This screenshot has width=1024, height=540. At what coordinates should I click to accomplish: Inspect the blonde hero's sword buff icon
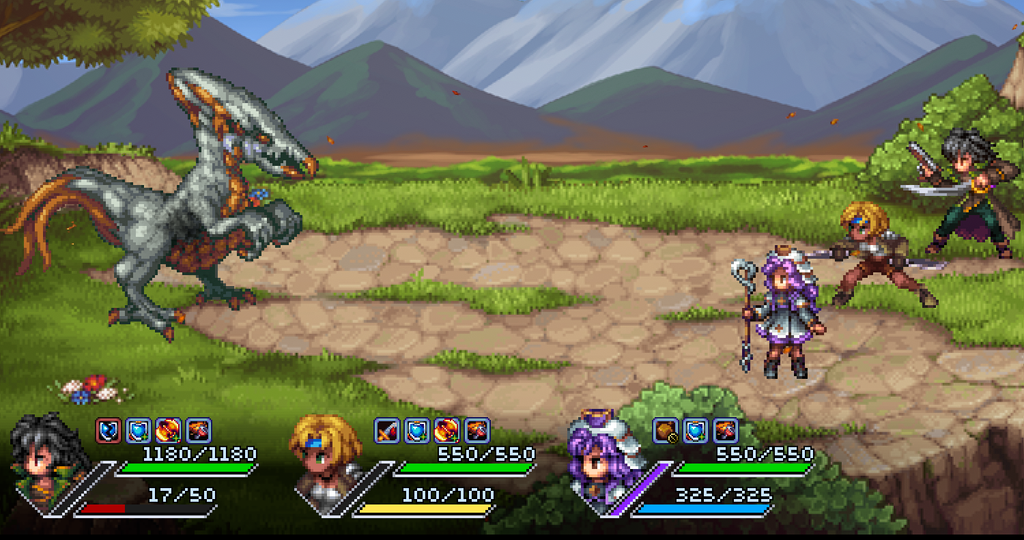coord(387,430)
